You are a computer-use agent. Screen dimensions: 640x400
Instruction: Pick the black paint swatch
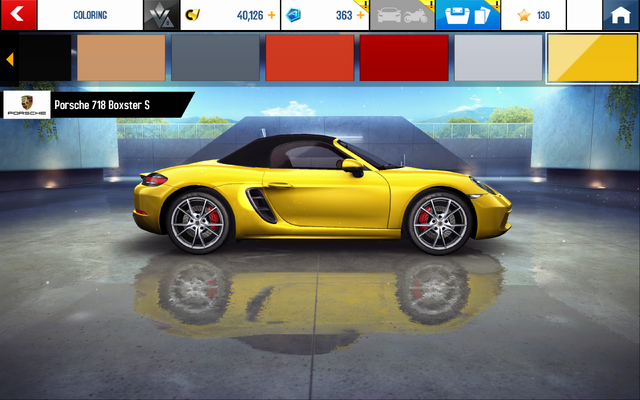coord(44,58)
